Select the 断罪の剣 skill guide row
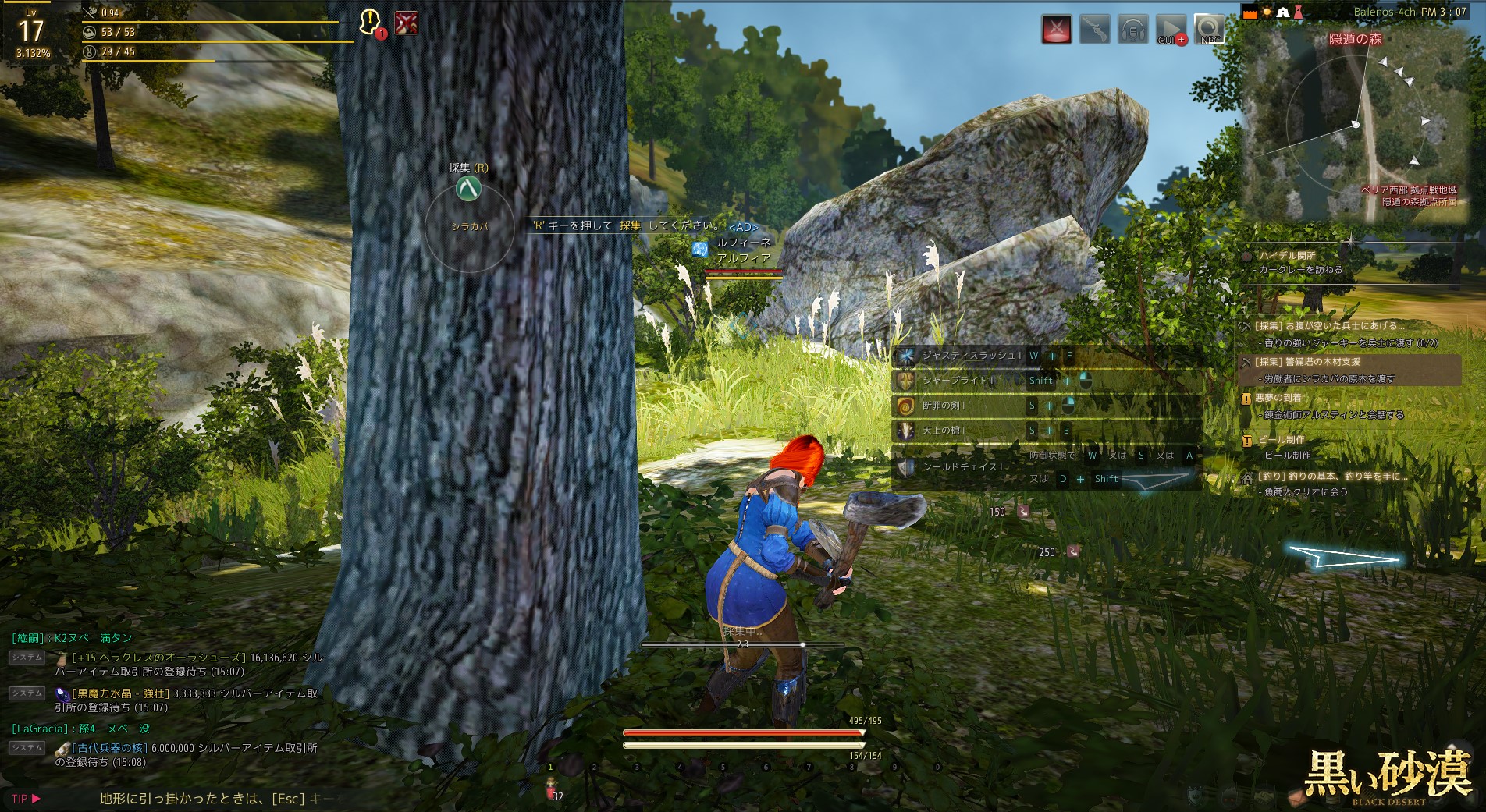Screen dimensions: 1486x812 click(x=944, y=406)
